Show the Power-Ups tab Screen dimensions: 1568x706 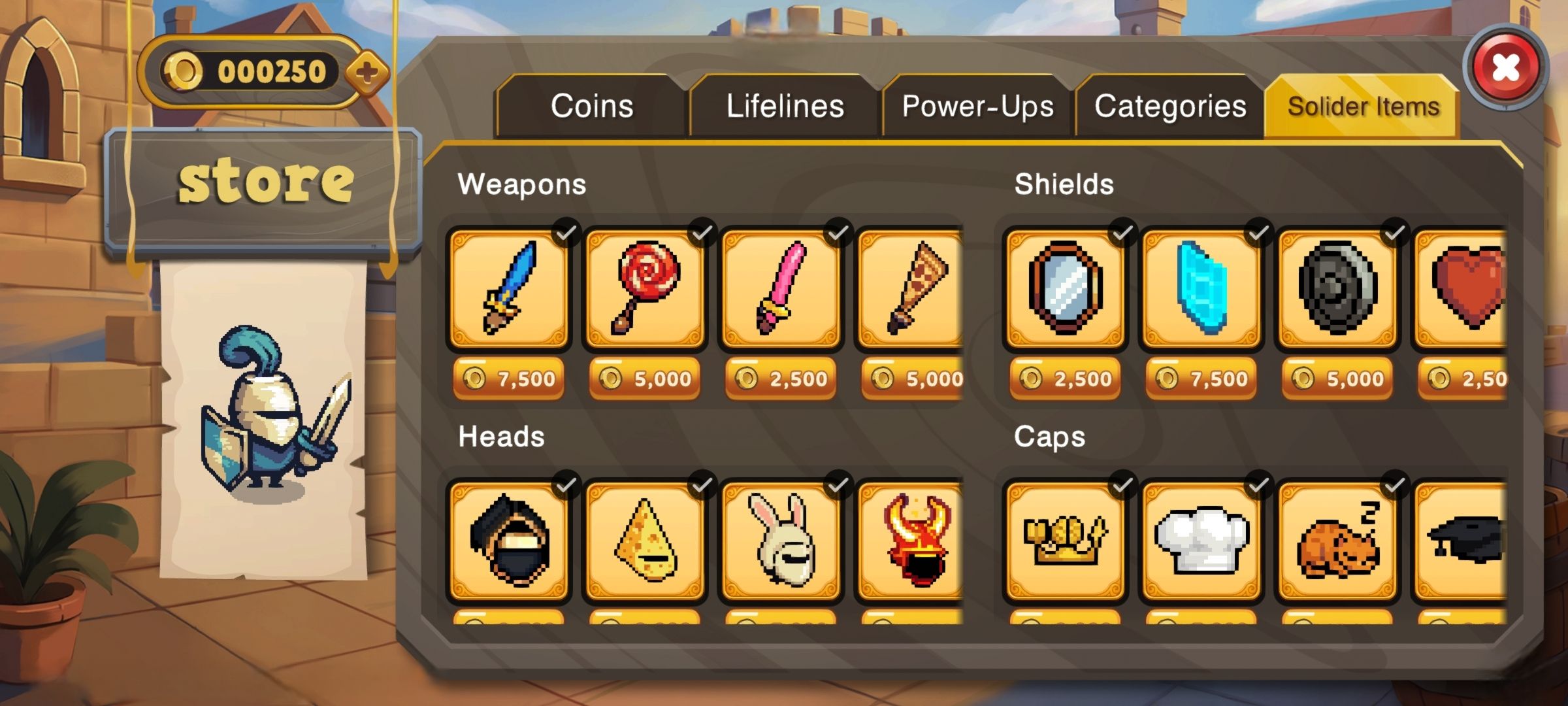click(977, 107)
